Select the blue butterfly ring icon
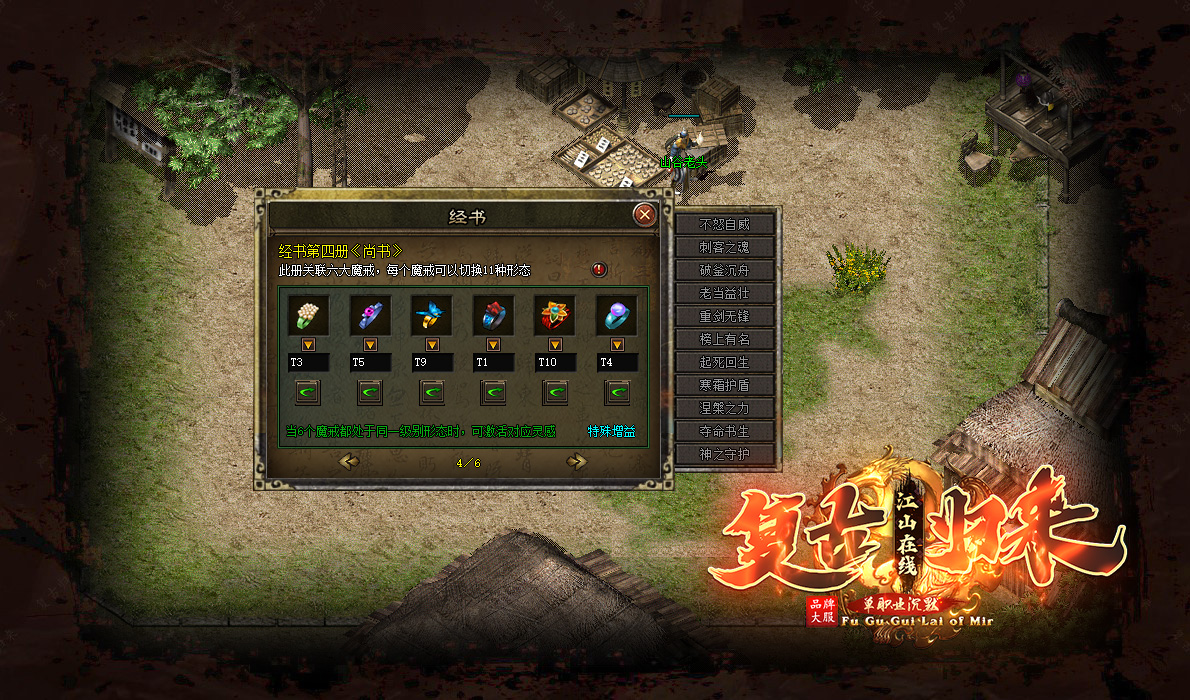Viewport: 1190px width, 700px height. tap(431, 315)
